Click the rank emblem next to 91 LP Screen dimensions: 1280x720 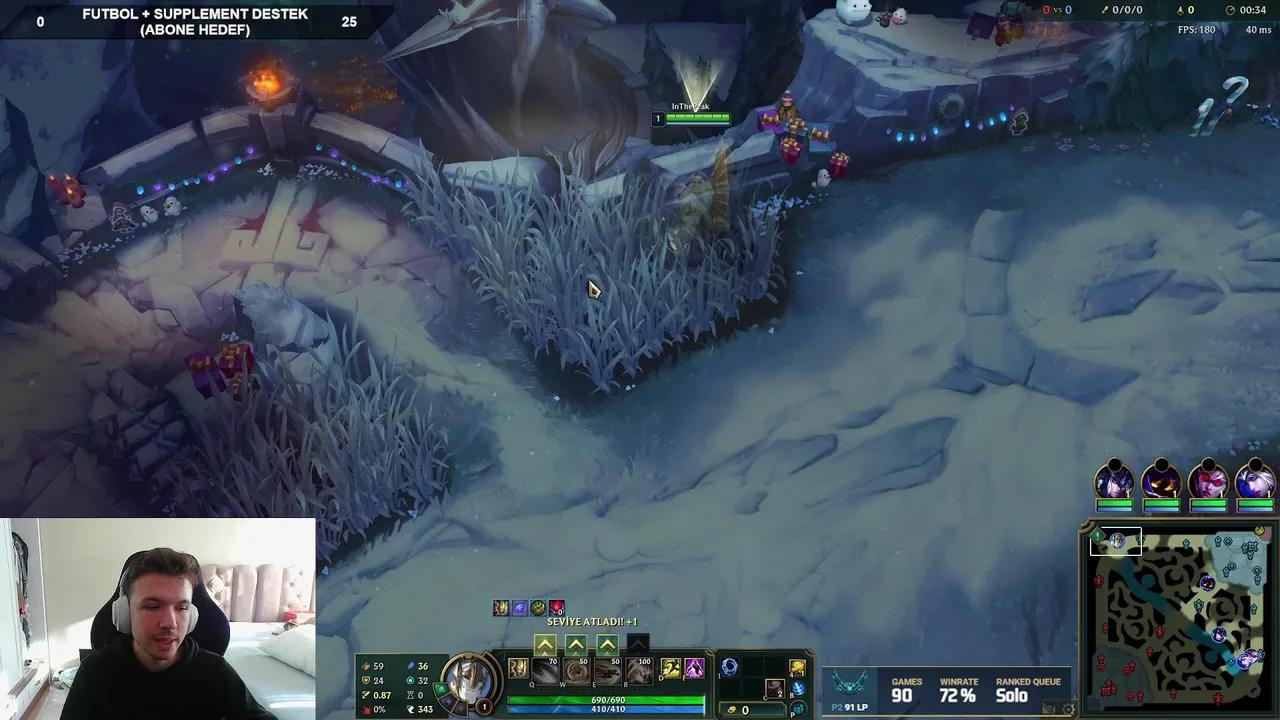851,684
